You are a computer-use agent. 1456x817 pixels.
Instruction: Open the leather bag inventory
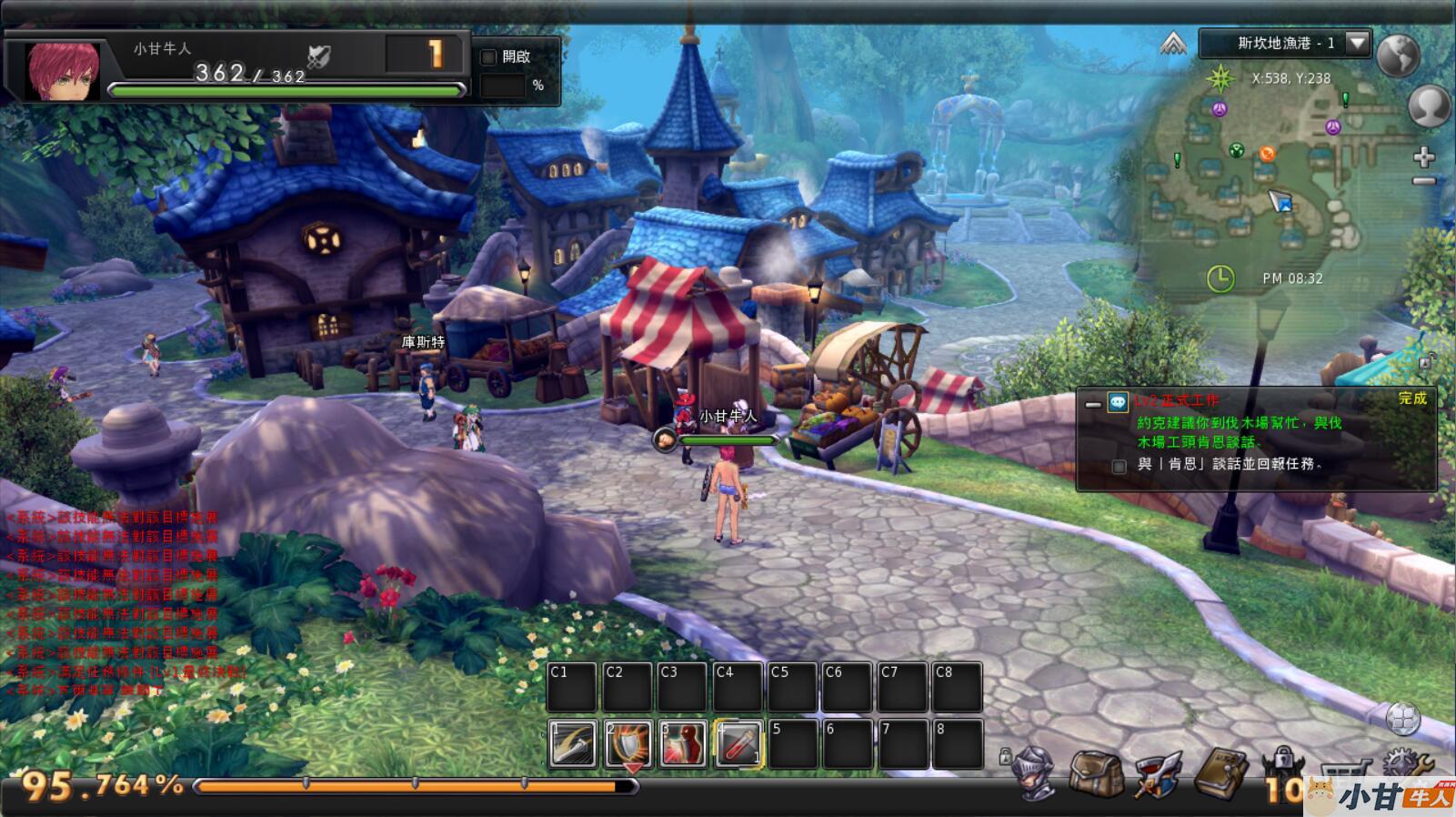click(x=1095, y=772)
